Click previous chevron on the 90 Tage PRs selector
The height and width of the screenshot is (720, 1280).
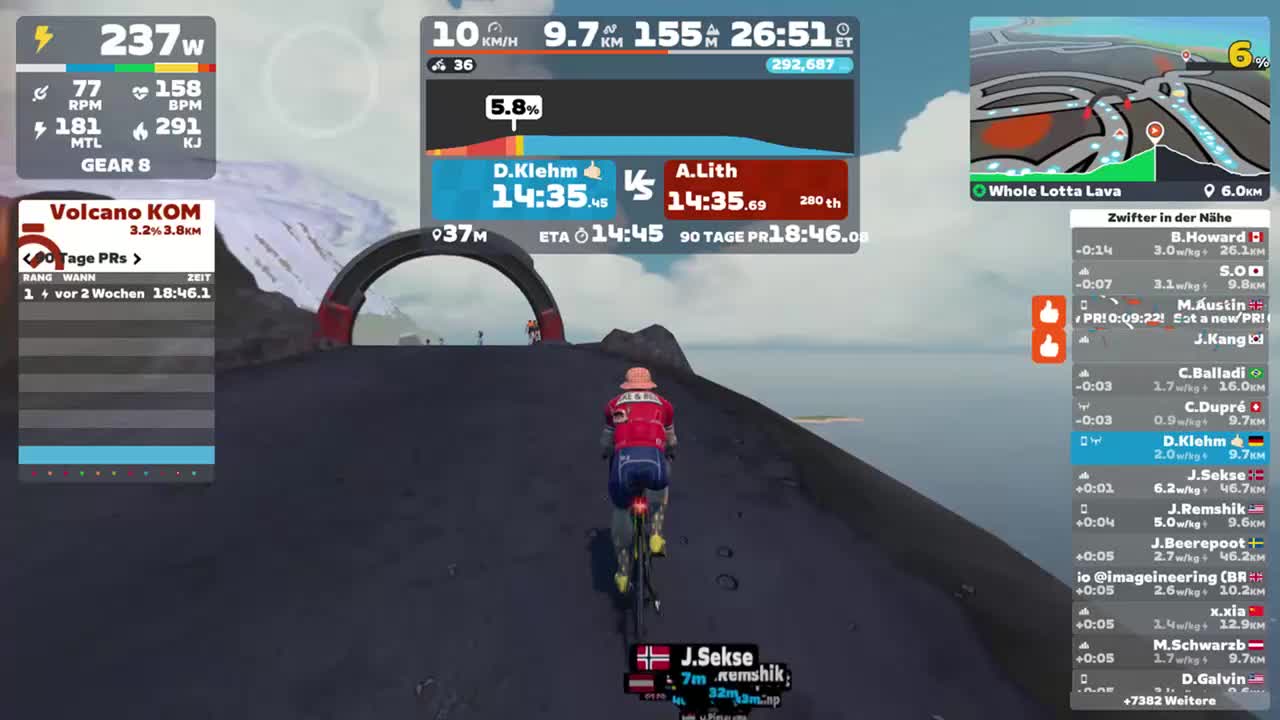28,258
